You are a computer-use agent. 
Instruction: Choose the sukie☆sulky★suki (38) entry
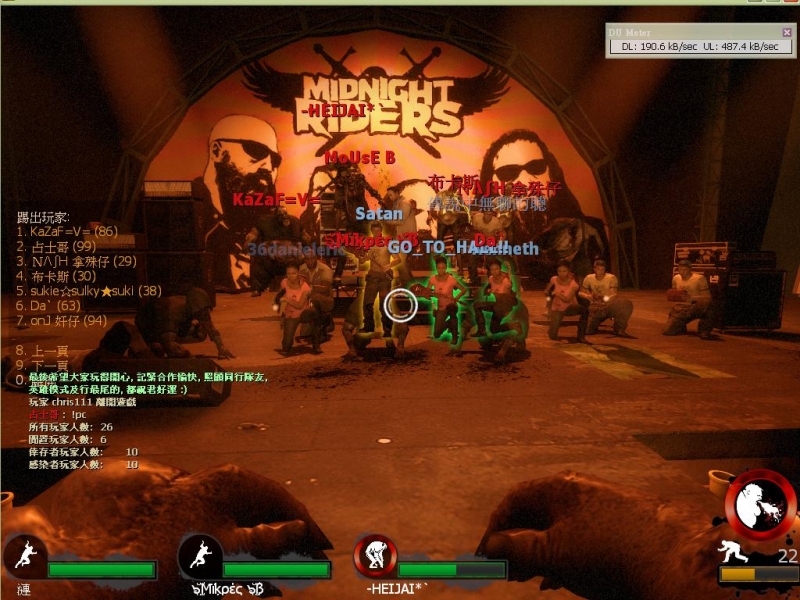[x=89, y=291]
